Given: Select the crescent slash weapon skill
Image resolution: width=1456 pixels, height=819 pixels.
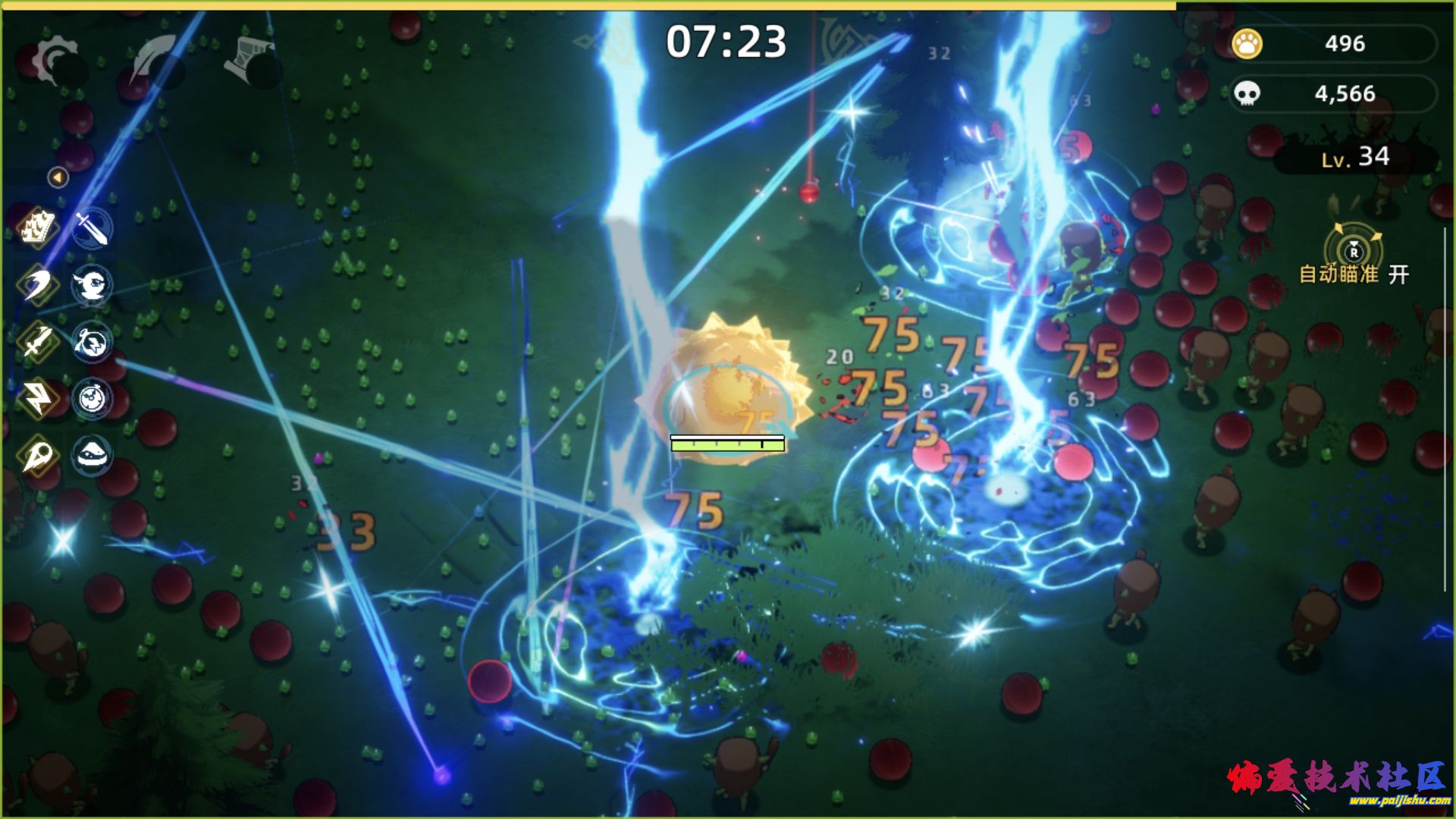Looking at the screenshot, I should 37,285.
